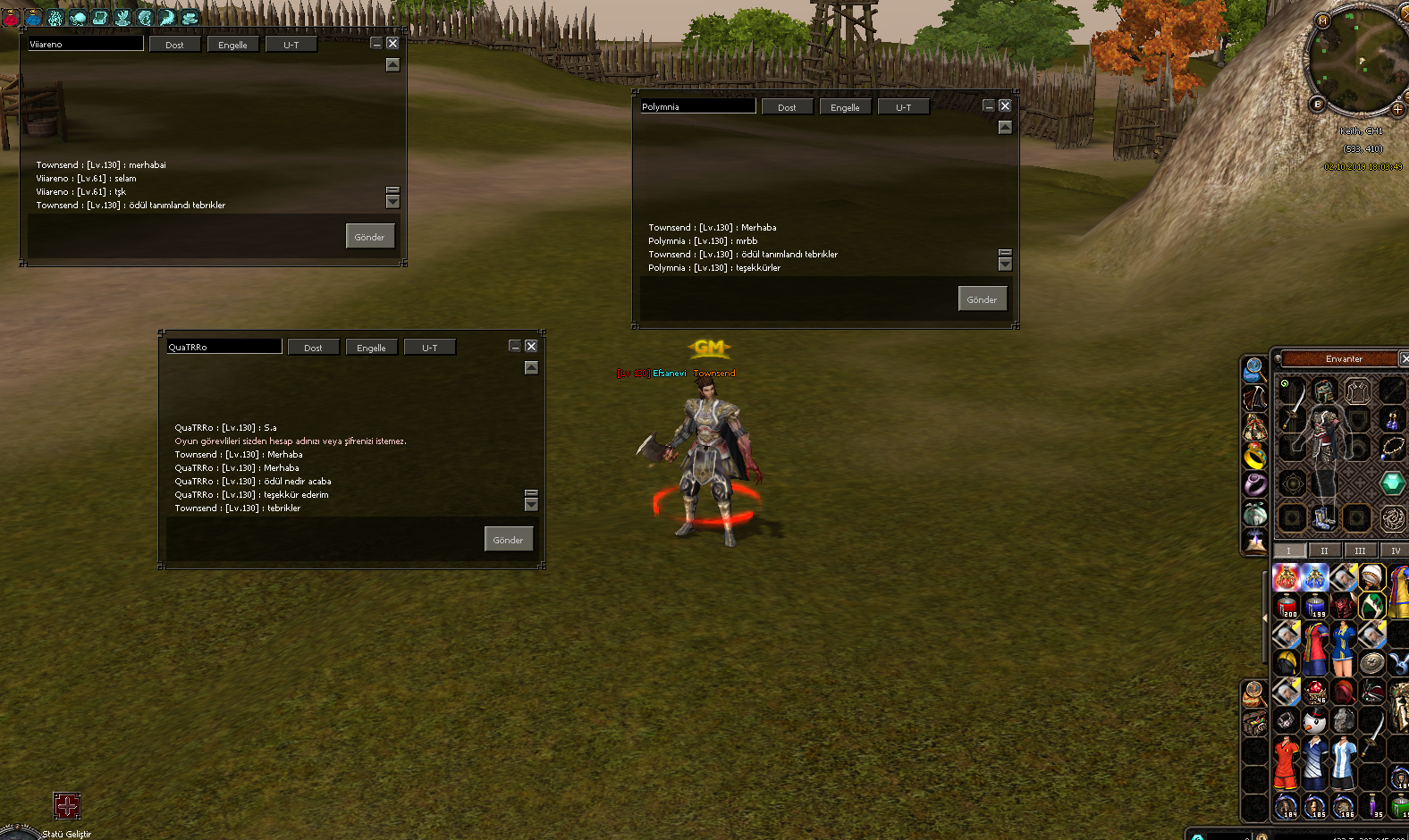Edit the Polymnia recipient name field
The width and height of the screenshot is (1409, 840).
pyautogui.click(x=697, y=106)
